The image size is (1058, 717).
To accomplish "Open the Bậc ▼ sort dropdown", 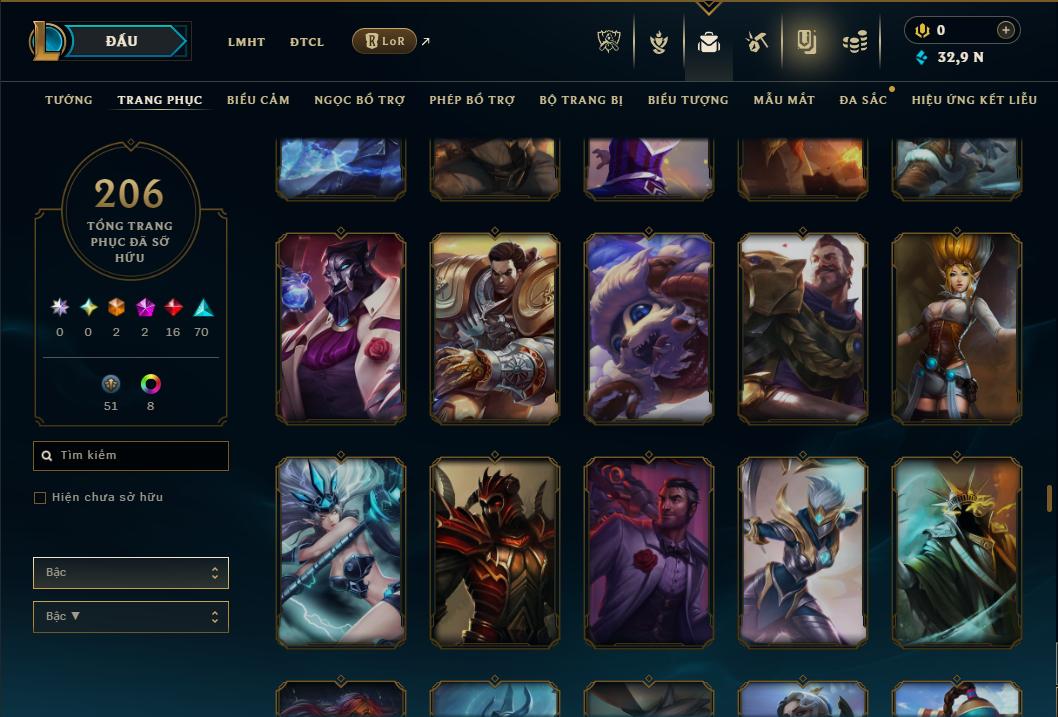I will tap(131, 617).
